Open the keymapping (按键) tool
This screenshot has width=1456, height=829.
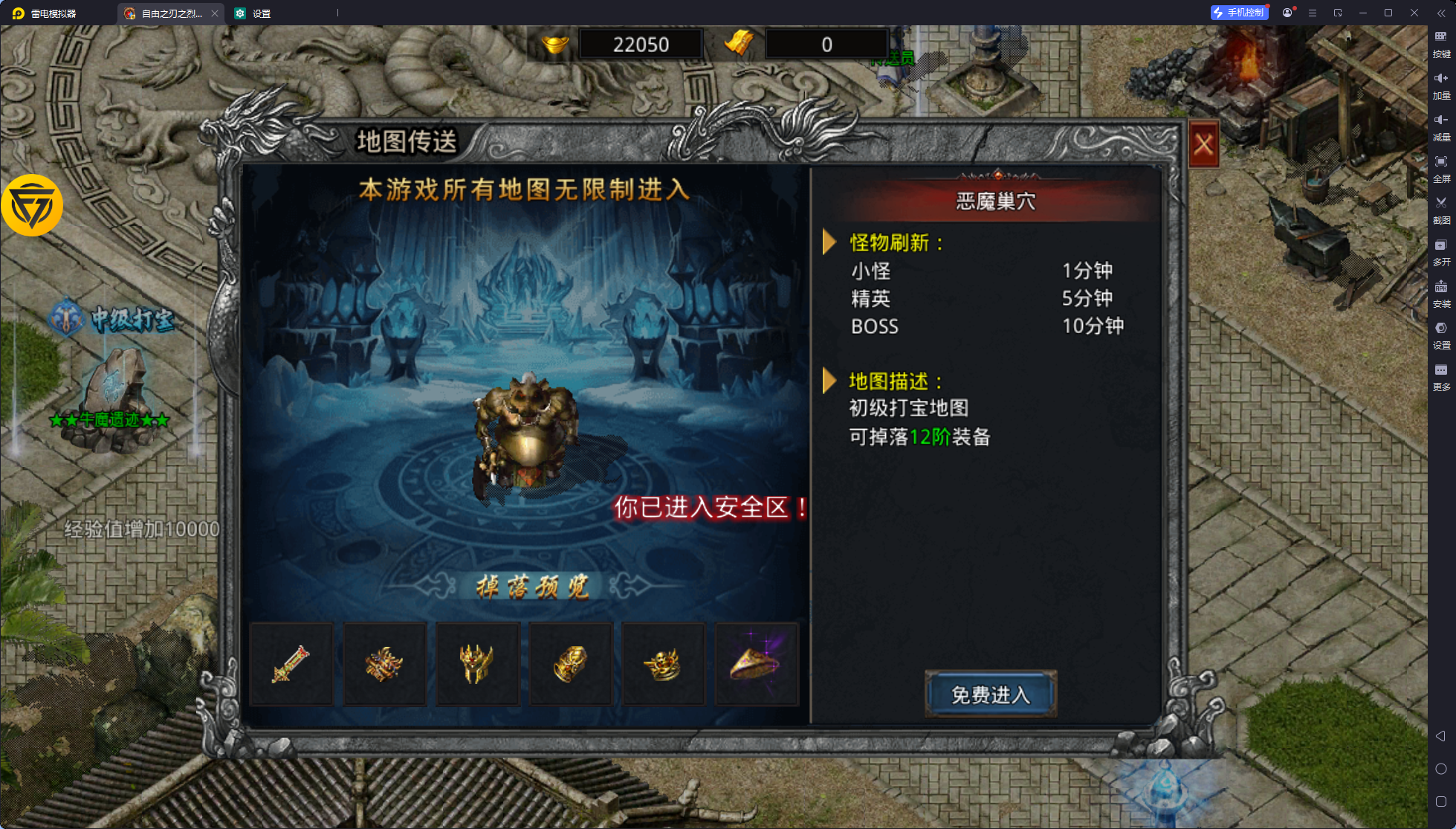[x=1440, y=45]
